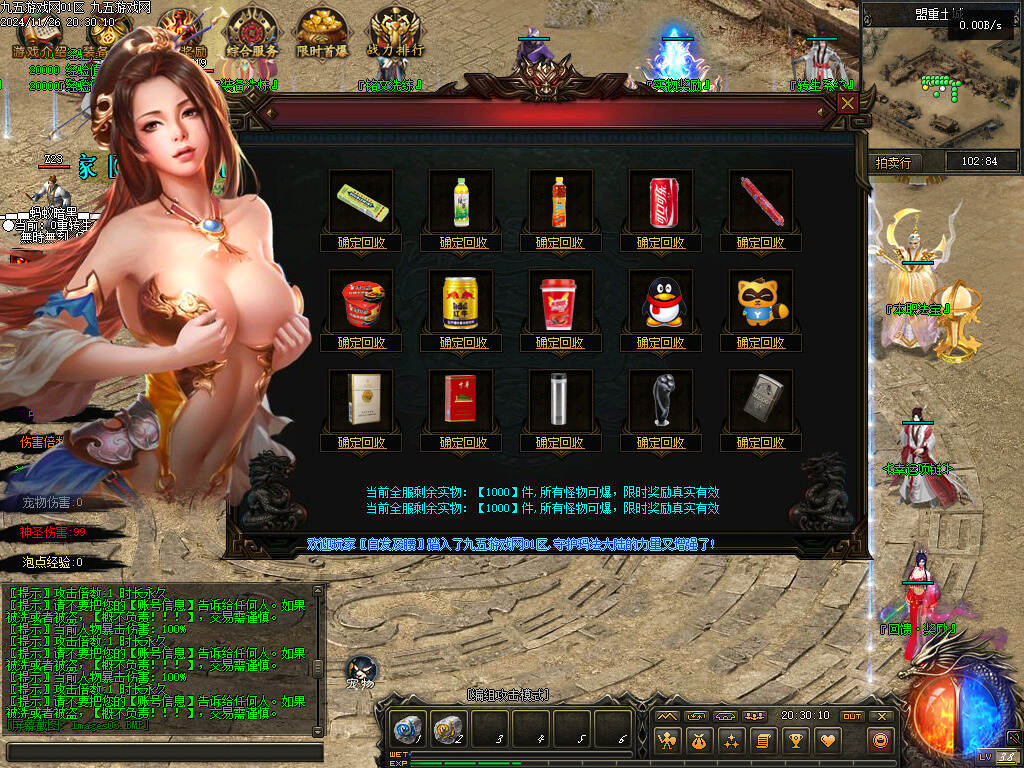Image resolution: width=1024 pixels, height=768 pixels.
Task: Confirm recycling the chewing gum item
Action: 361,242
